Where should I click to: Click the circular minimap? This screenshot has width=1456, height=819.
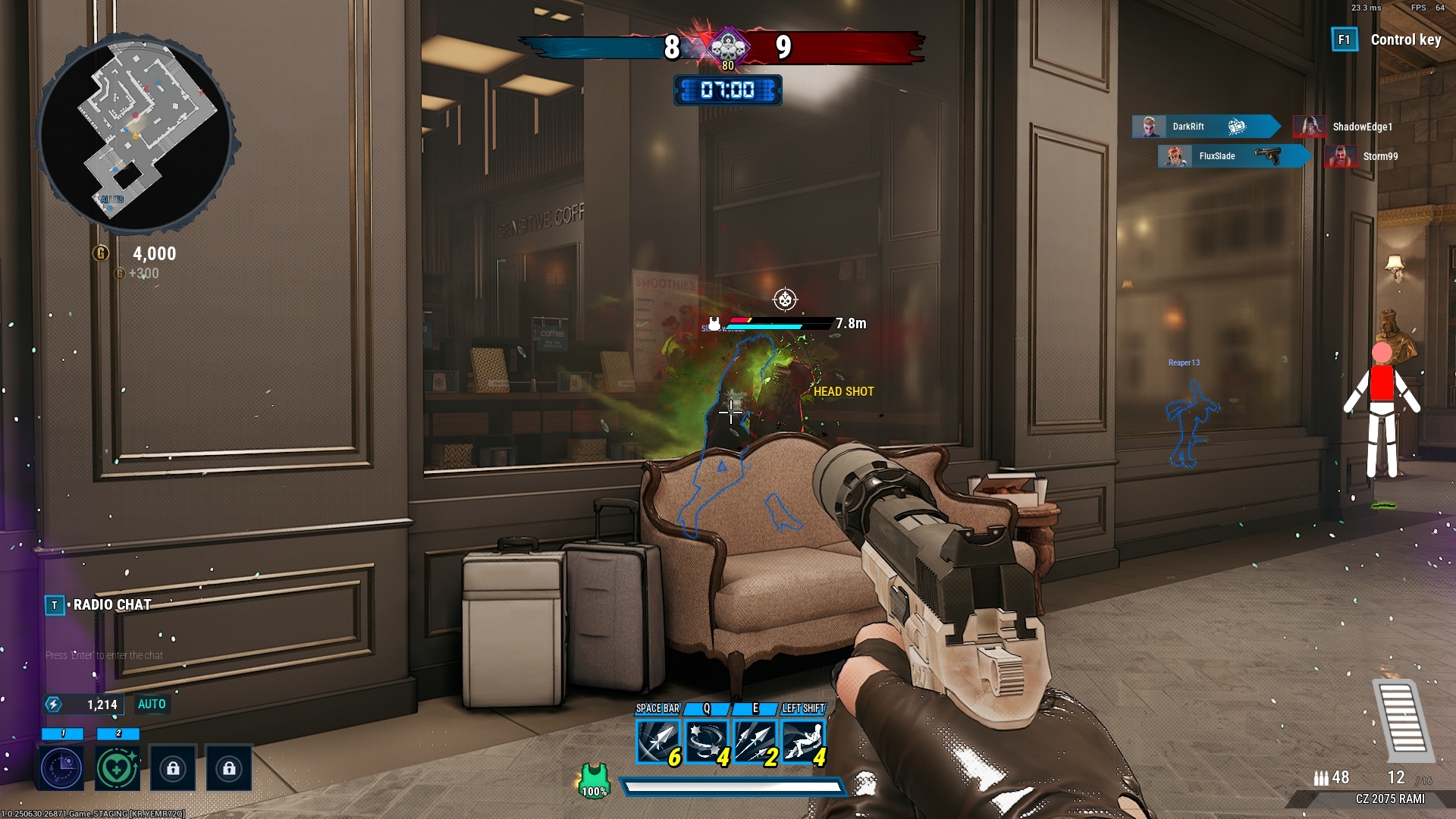[x=136, y=133]
